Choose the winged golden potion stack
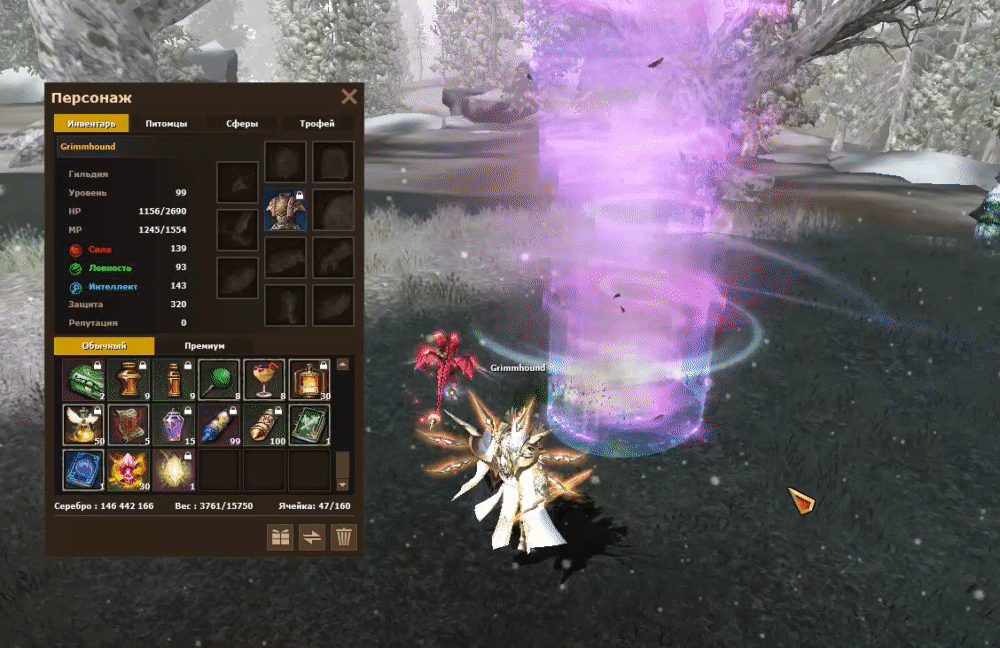The height and width of the screenshot is (648, 1000). coord(82,425)
